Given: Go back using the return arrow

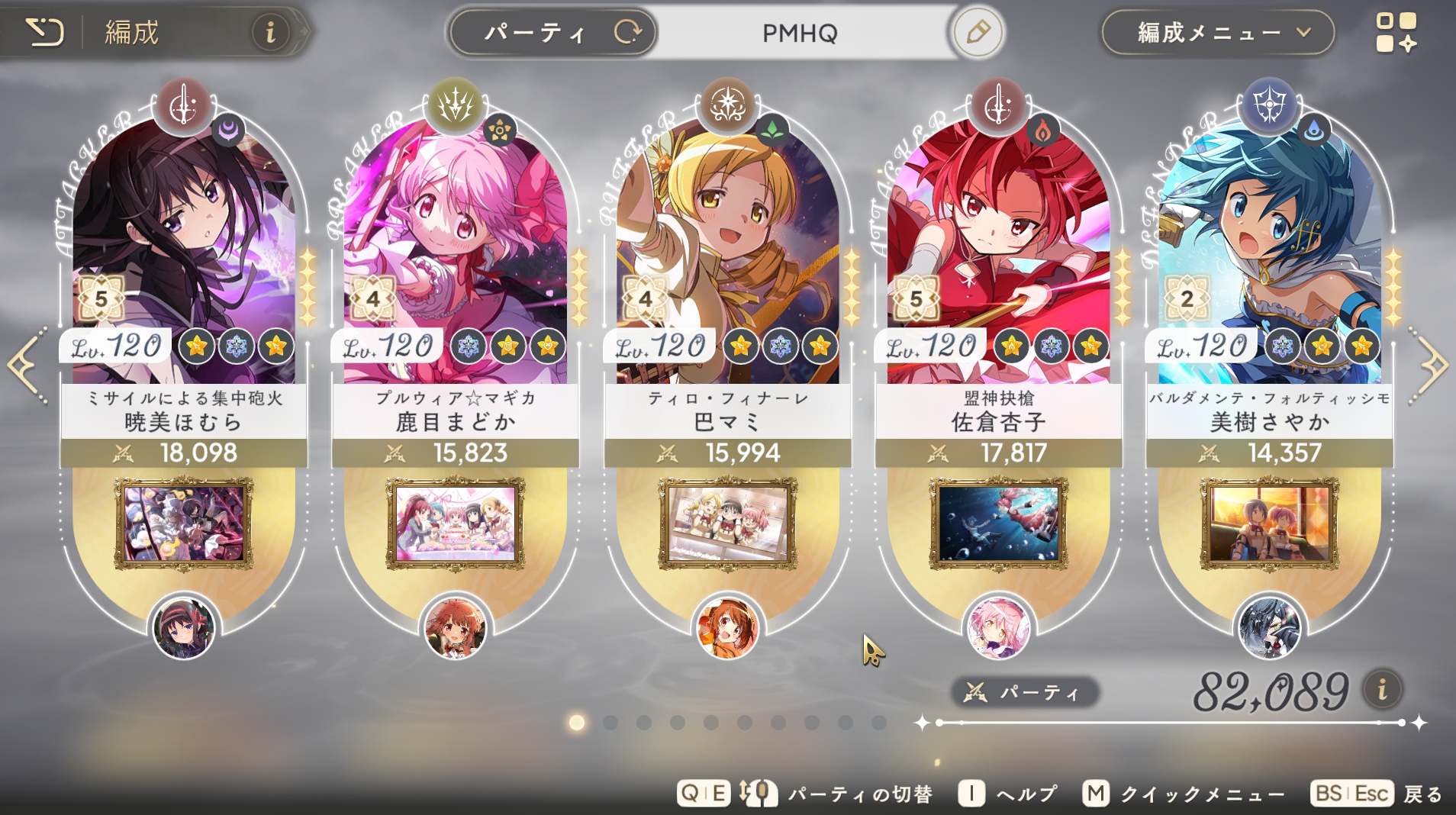Looking at the screenshot, I should 44,32.
